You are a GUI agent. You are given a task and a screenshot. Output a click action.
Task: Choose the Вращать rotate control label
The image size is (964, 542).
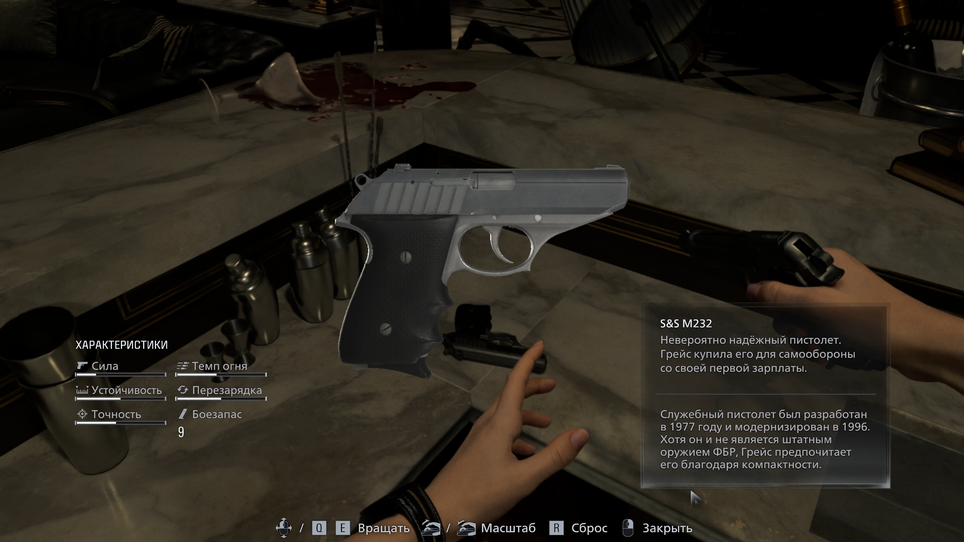tap(384, 528)
